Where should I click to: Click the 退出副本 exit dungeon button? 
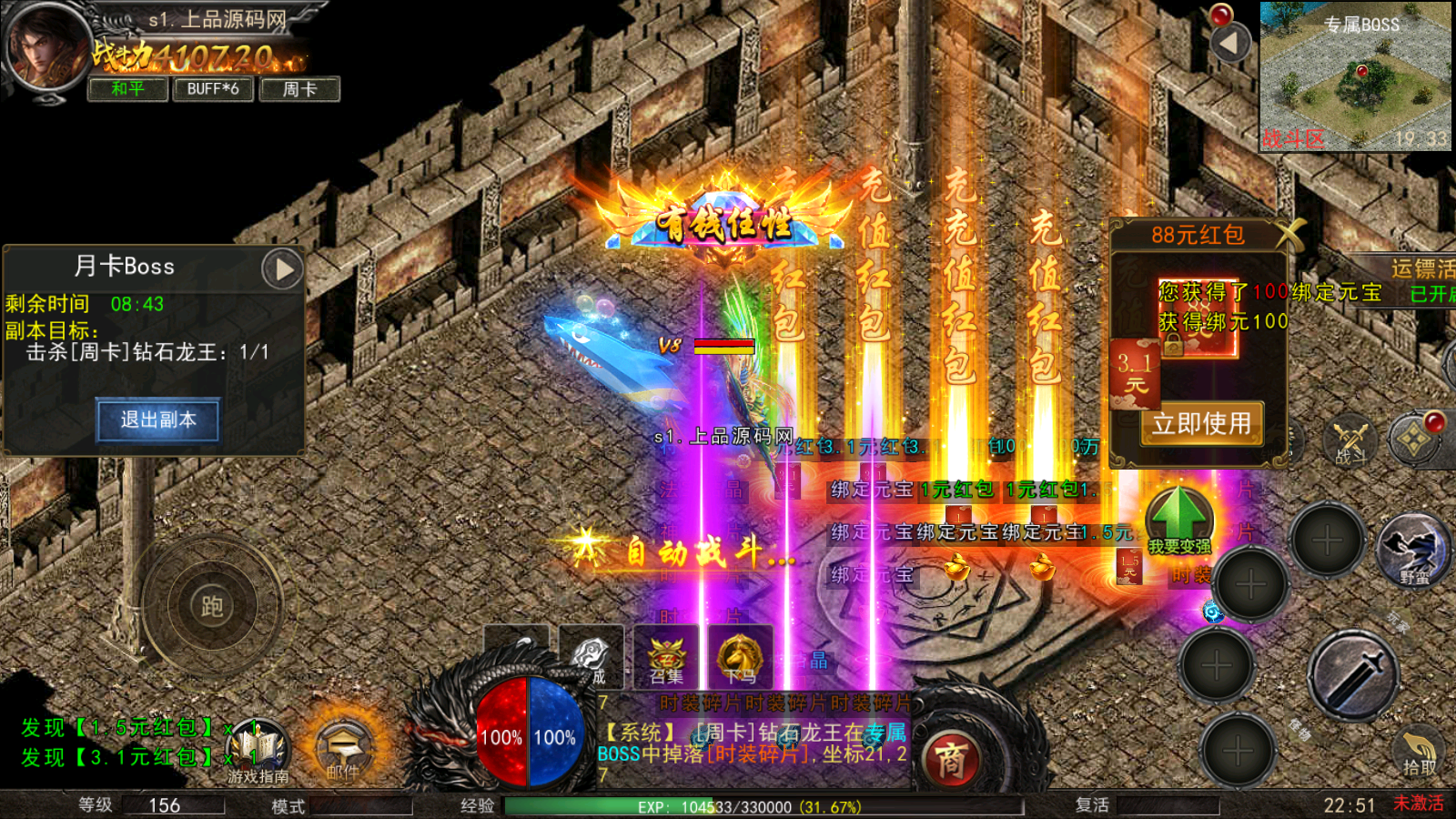158,420
